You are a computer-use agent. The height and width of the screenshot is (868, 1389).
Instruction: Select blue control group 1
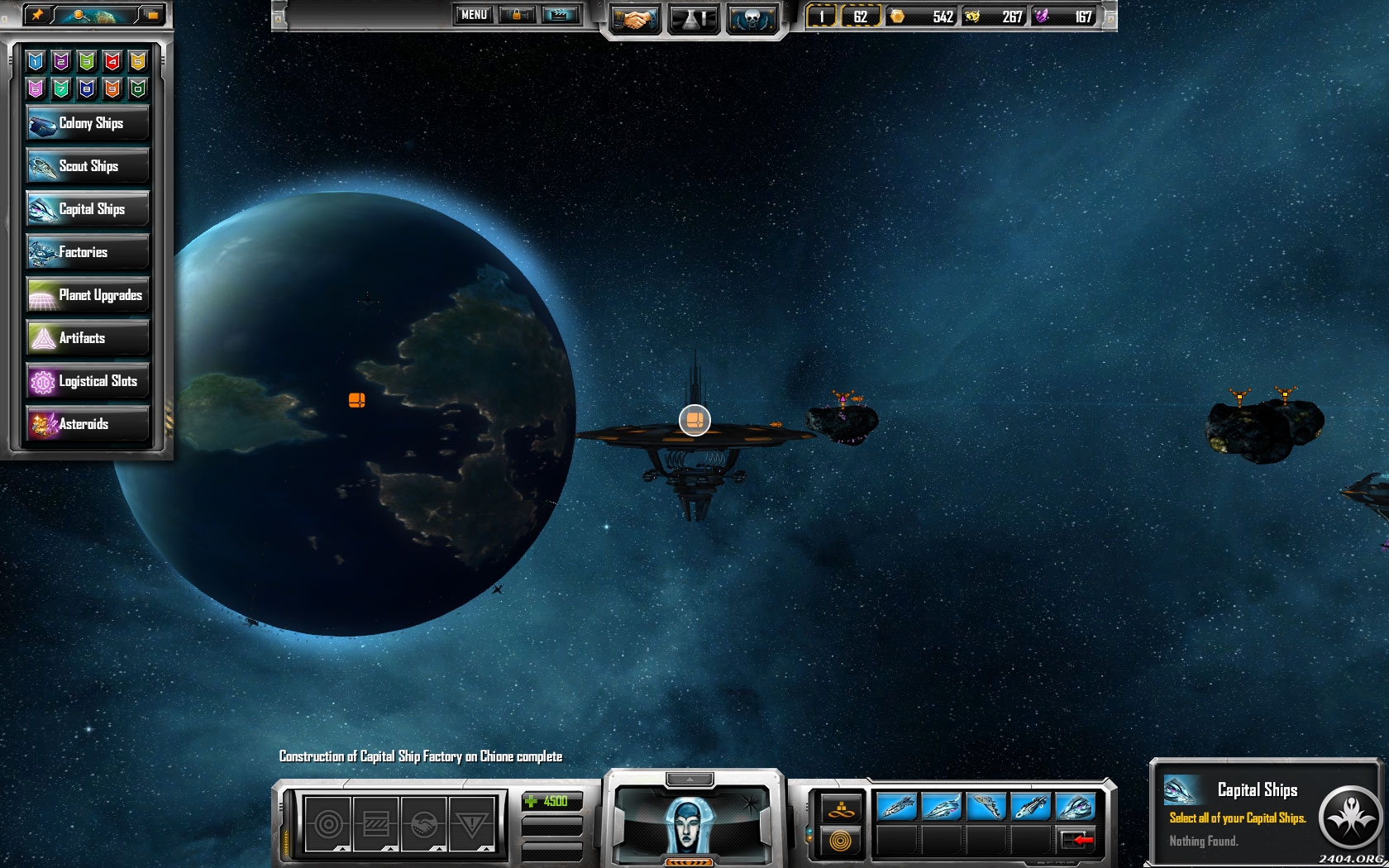pos(36,60)
